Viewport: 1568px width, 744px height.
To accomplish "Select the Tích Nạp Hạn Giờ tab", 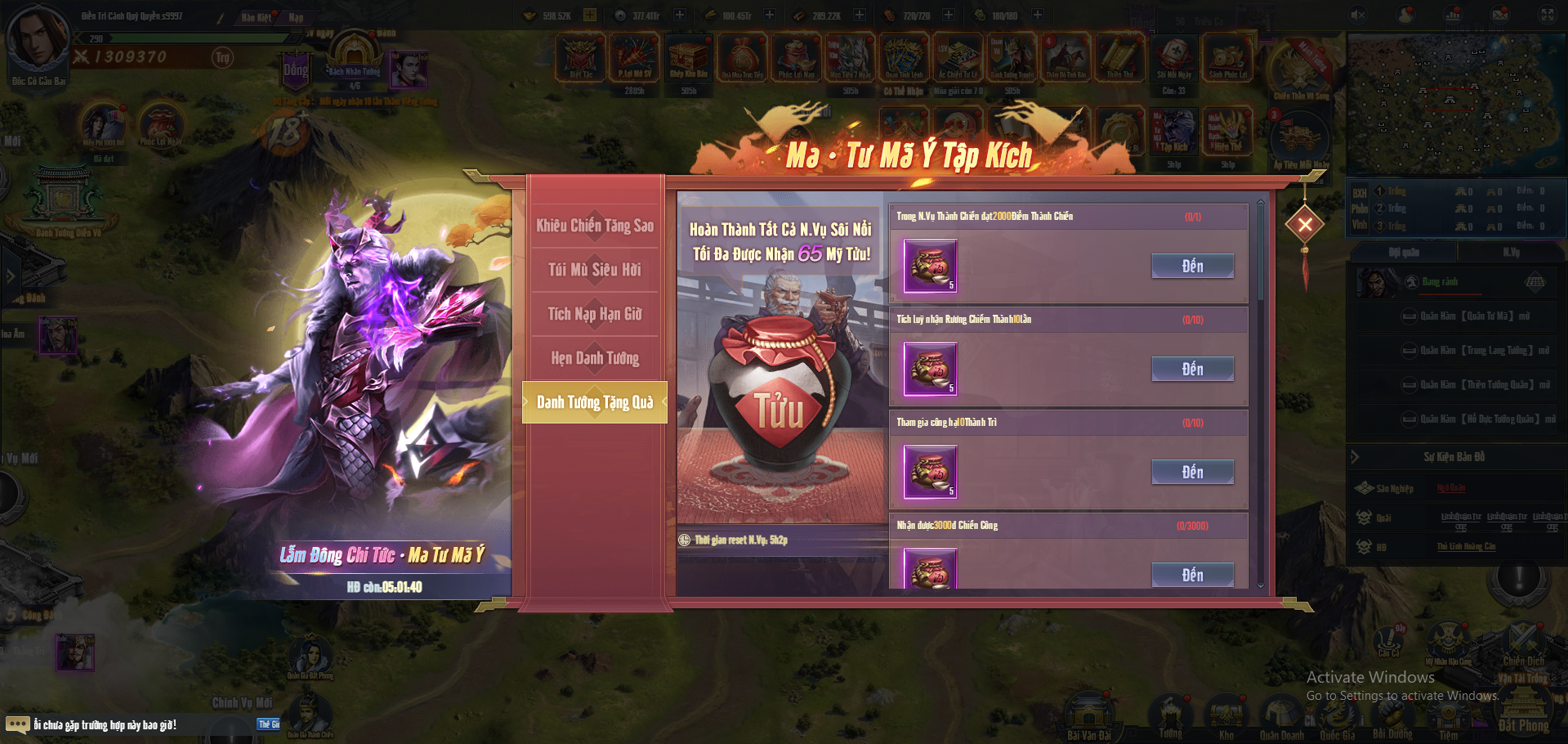I will [595, 314].
